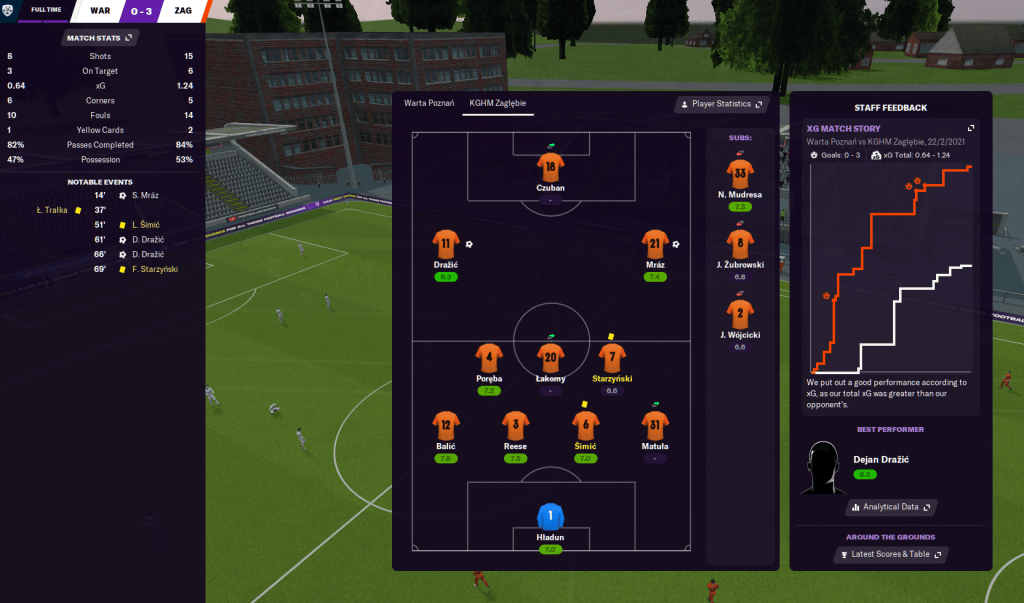The image size is (1024, 603).
Task: Show Latest Scores & Table
Action: [890, 554]
